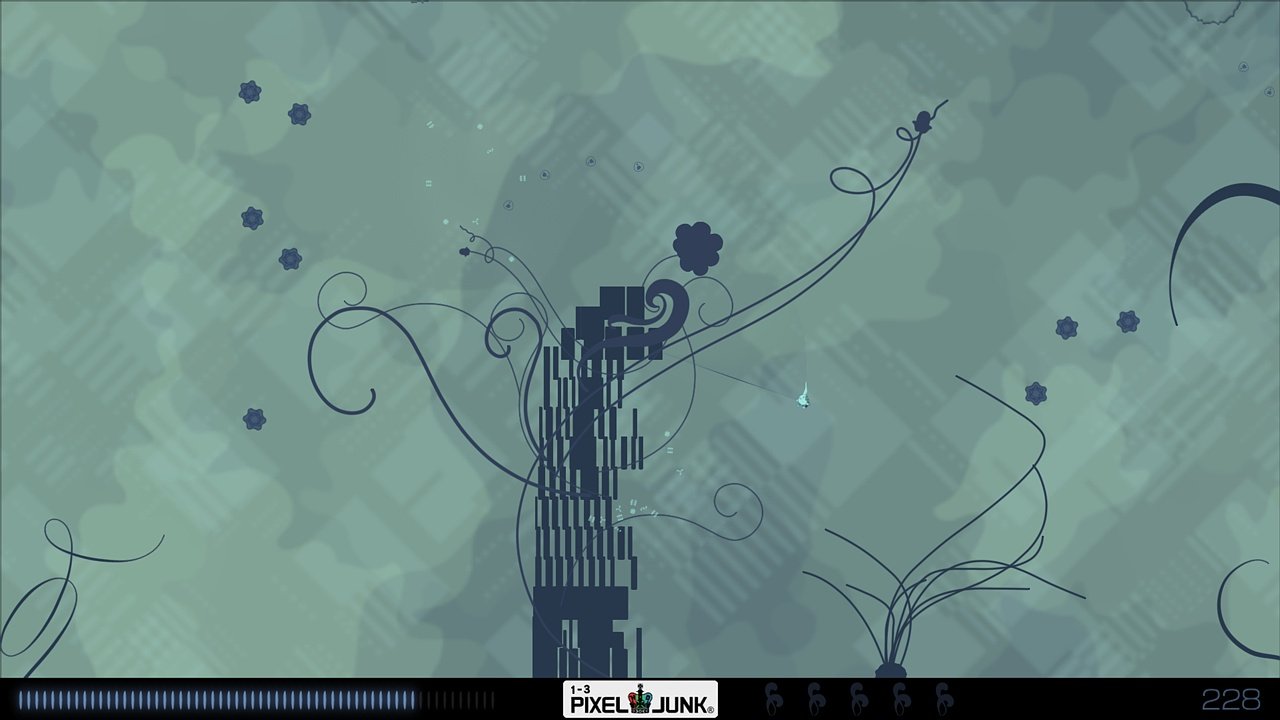Click the small flower pair near the right vines
This screenshot has width=1280, height=720.
tap(1065, 328)
